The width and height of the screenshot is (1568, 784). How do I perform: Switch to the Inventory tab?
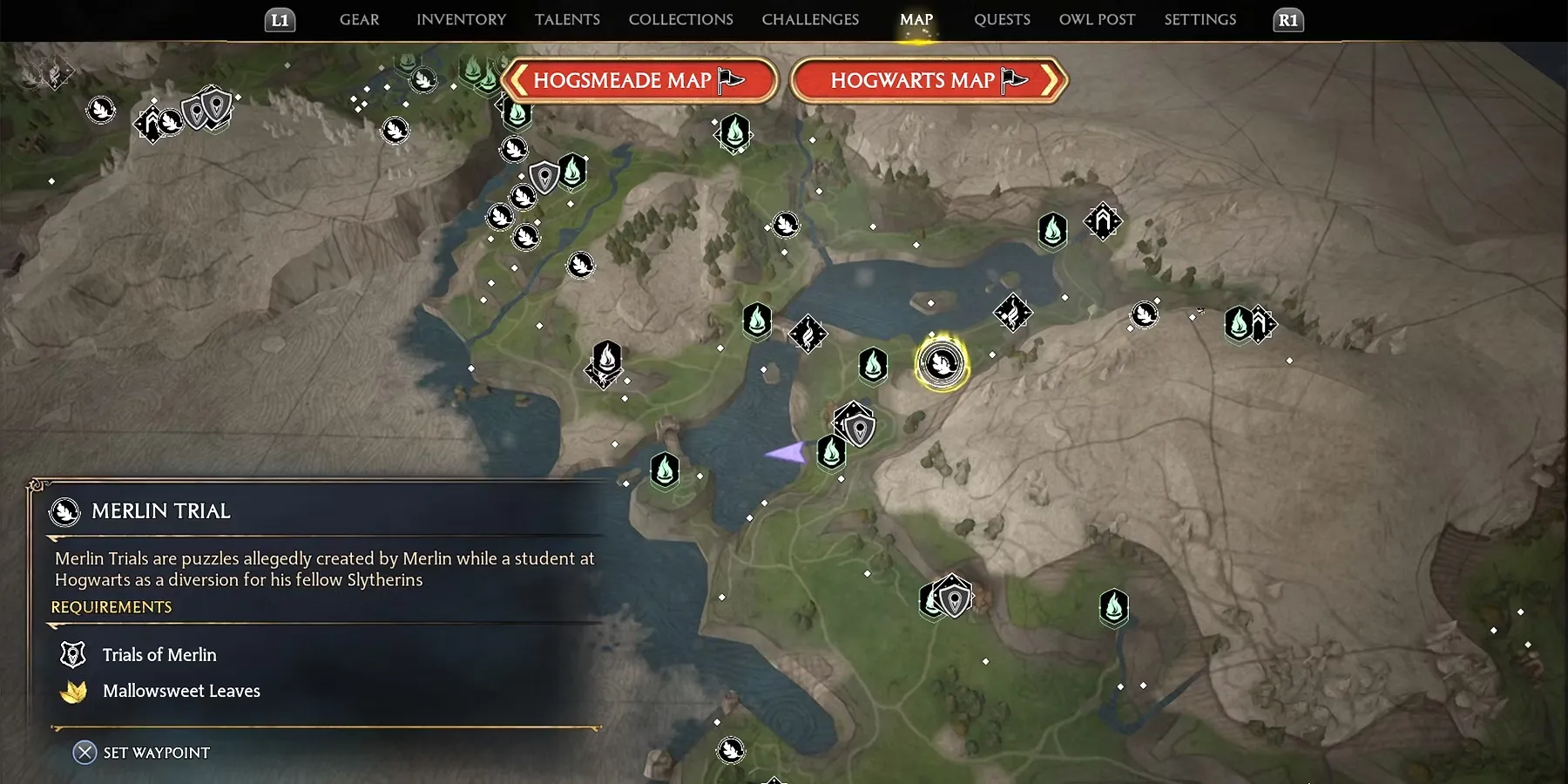pyautogui.click(x=461, y=20)
